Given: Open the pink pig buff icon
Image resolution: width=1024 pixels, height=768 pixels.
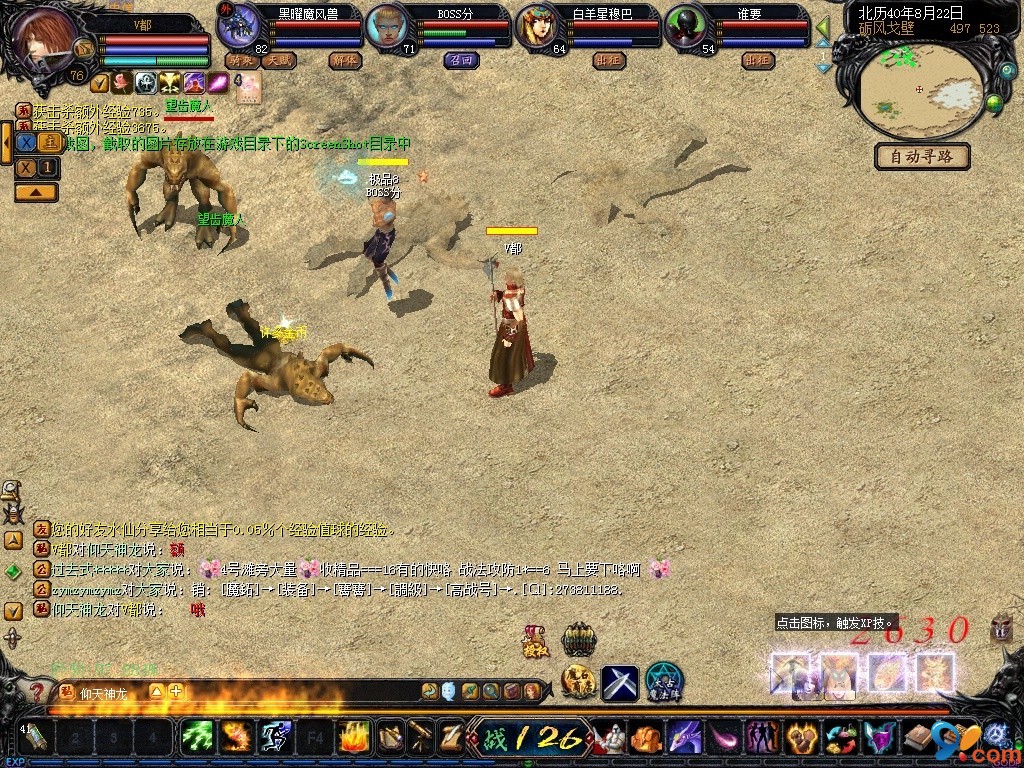Looking at the screenshot, I should point(249,85).
